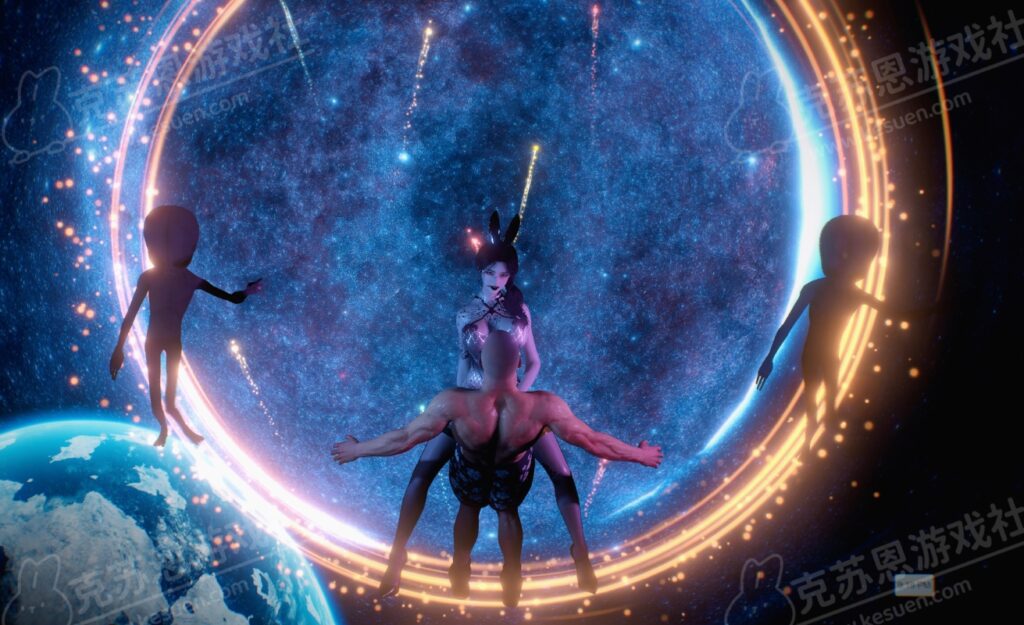Click the small gray text button
The image size is (1024, 625).
pos(913,585)
